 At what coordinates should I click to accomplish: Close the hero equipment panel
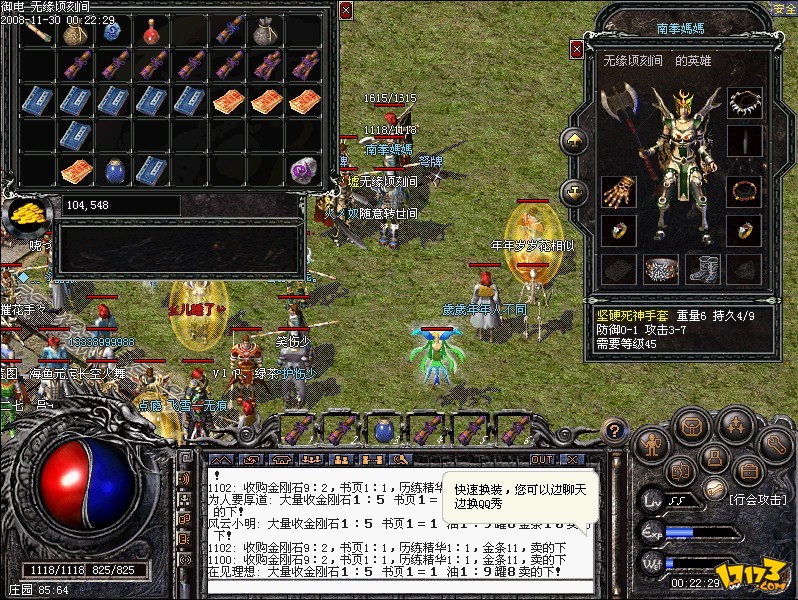pos(577,48)
